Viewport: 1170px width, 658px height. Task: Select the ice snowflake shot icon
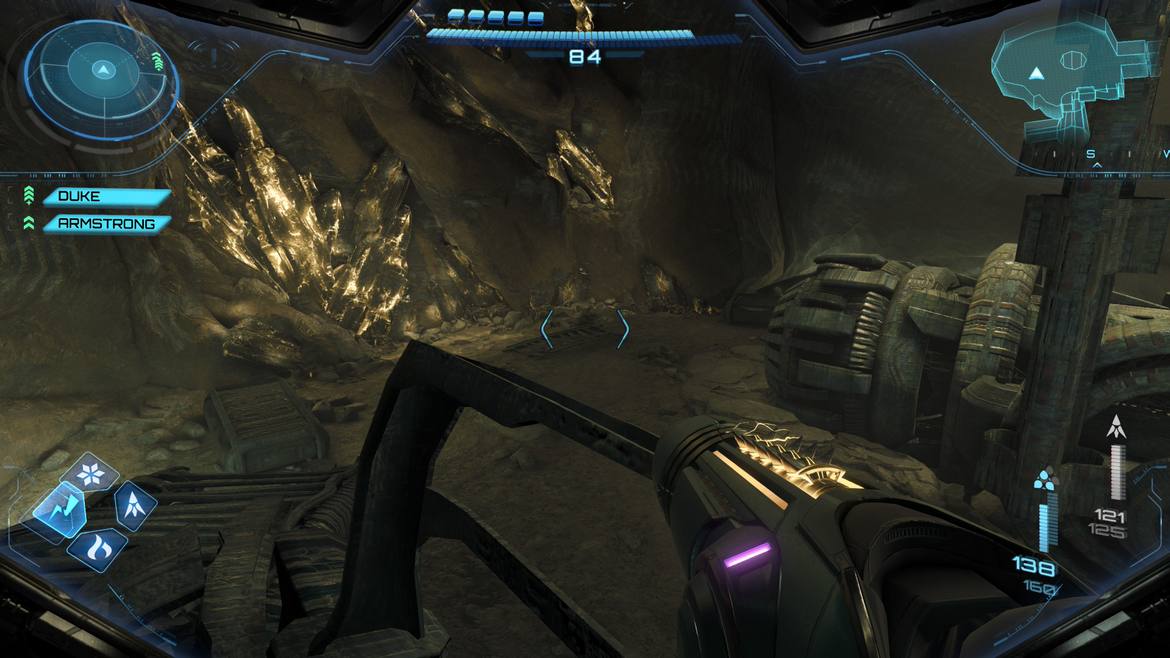click(x=91, y=473)
